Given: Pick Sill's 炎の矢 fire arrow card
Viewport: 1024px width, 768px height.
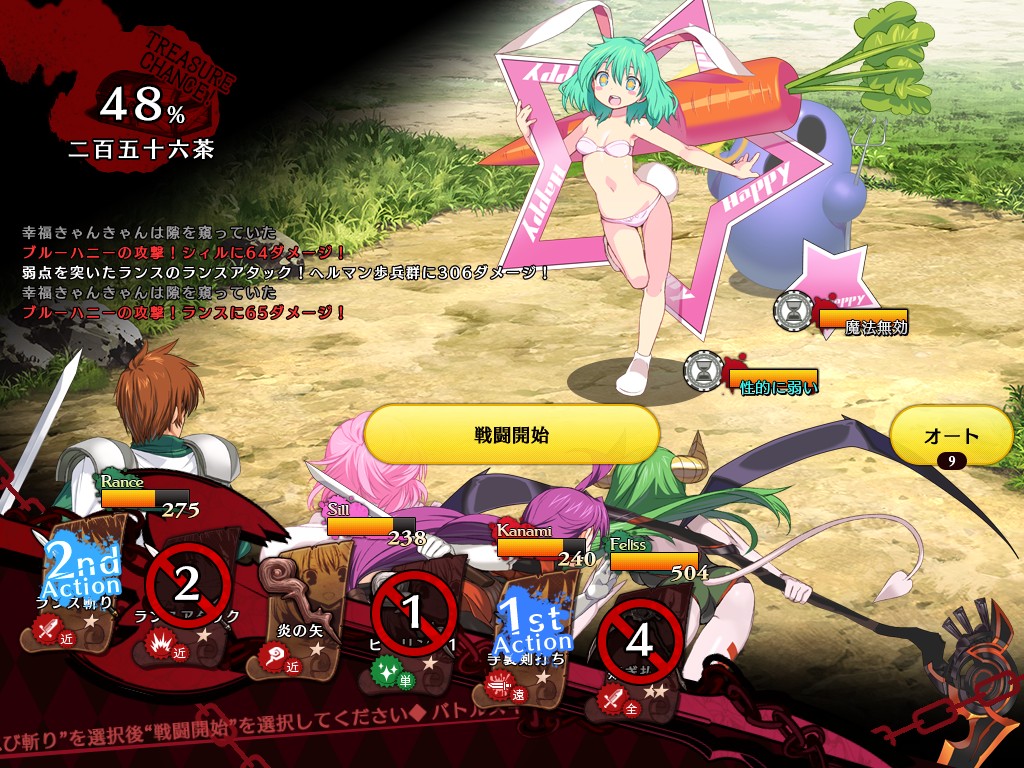Looking at the screenshot, I should 302,600.
